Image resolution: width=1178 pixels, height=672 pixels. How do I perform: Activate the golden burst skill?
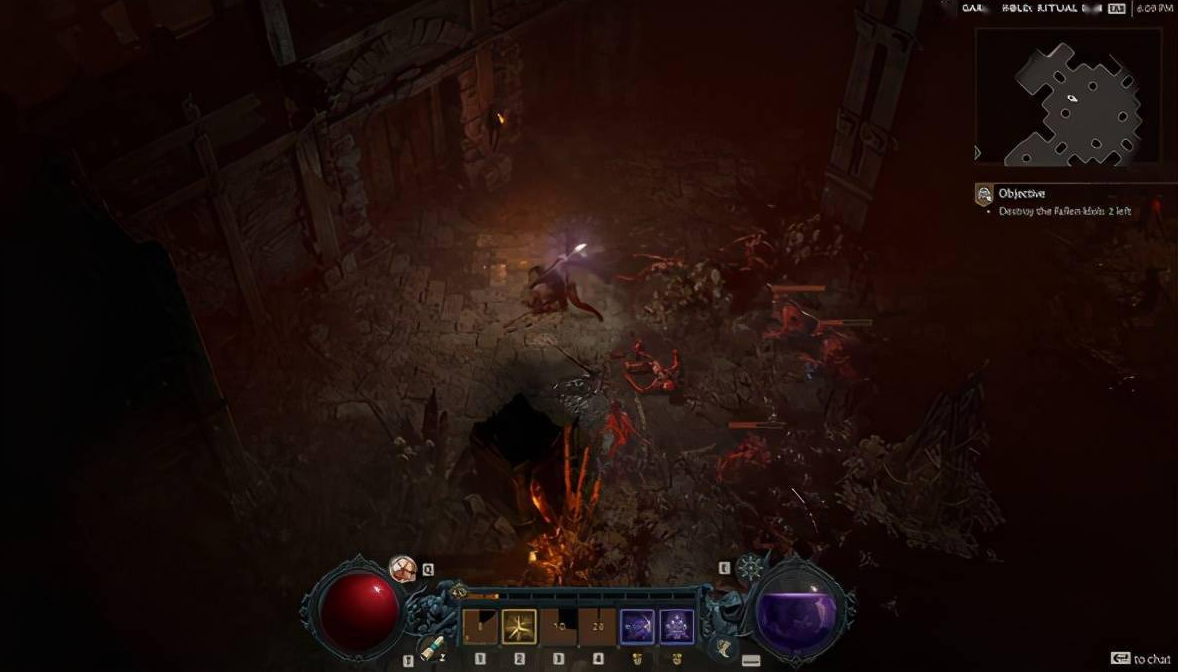[x=519, y=627]
